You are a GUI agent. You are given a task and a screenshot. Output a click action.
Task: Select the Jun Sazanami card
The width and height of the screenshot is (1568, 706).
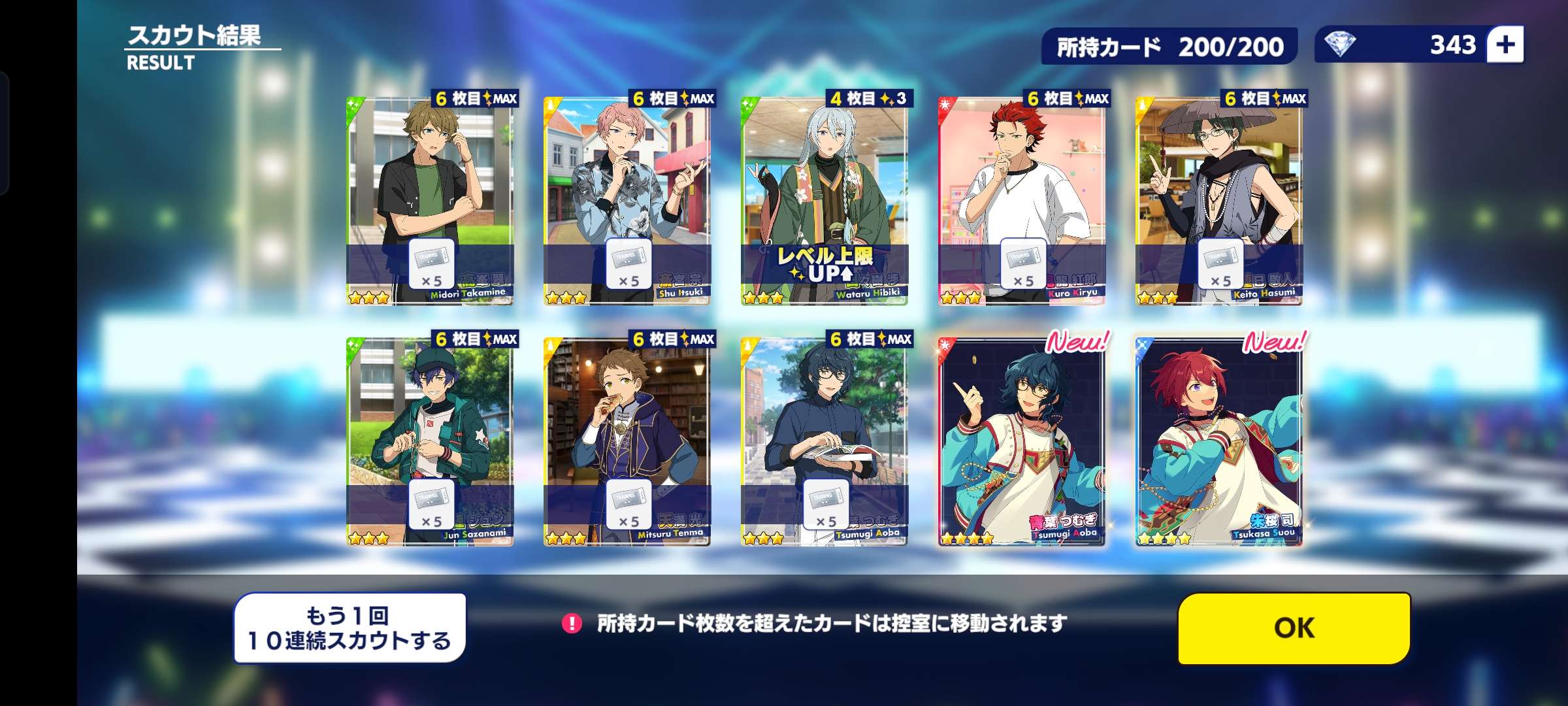[x=430, y=441]
